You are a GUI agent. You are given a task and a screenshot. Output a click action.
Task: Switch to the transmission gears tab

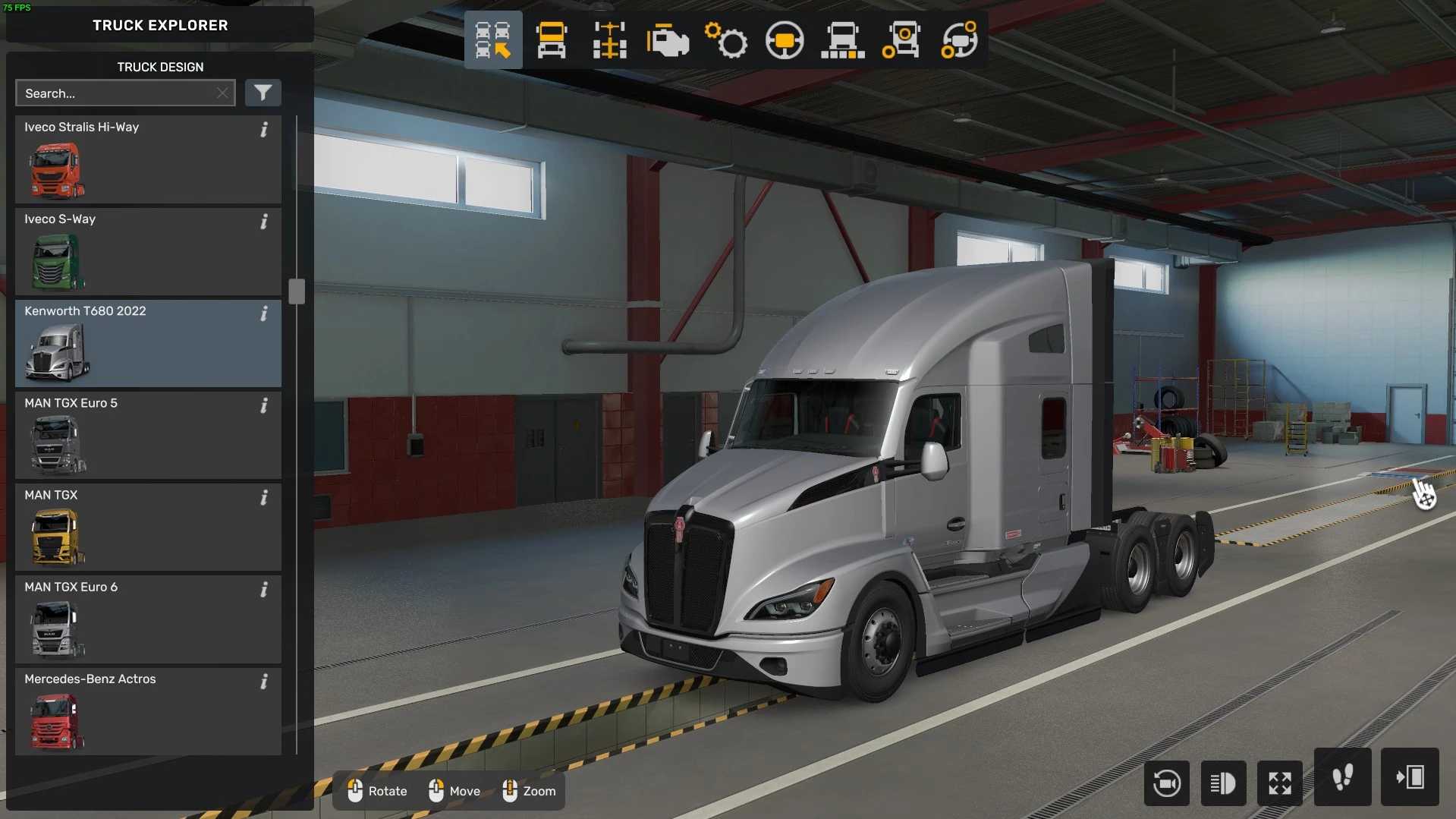tap(726, 40)
